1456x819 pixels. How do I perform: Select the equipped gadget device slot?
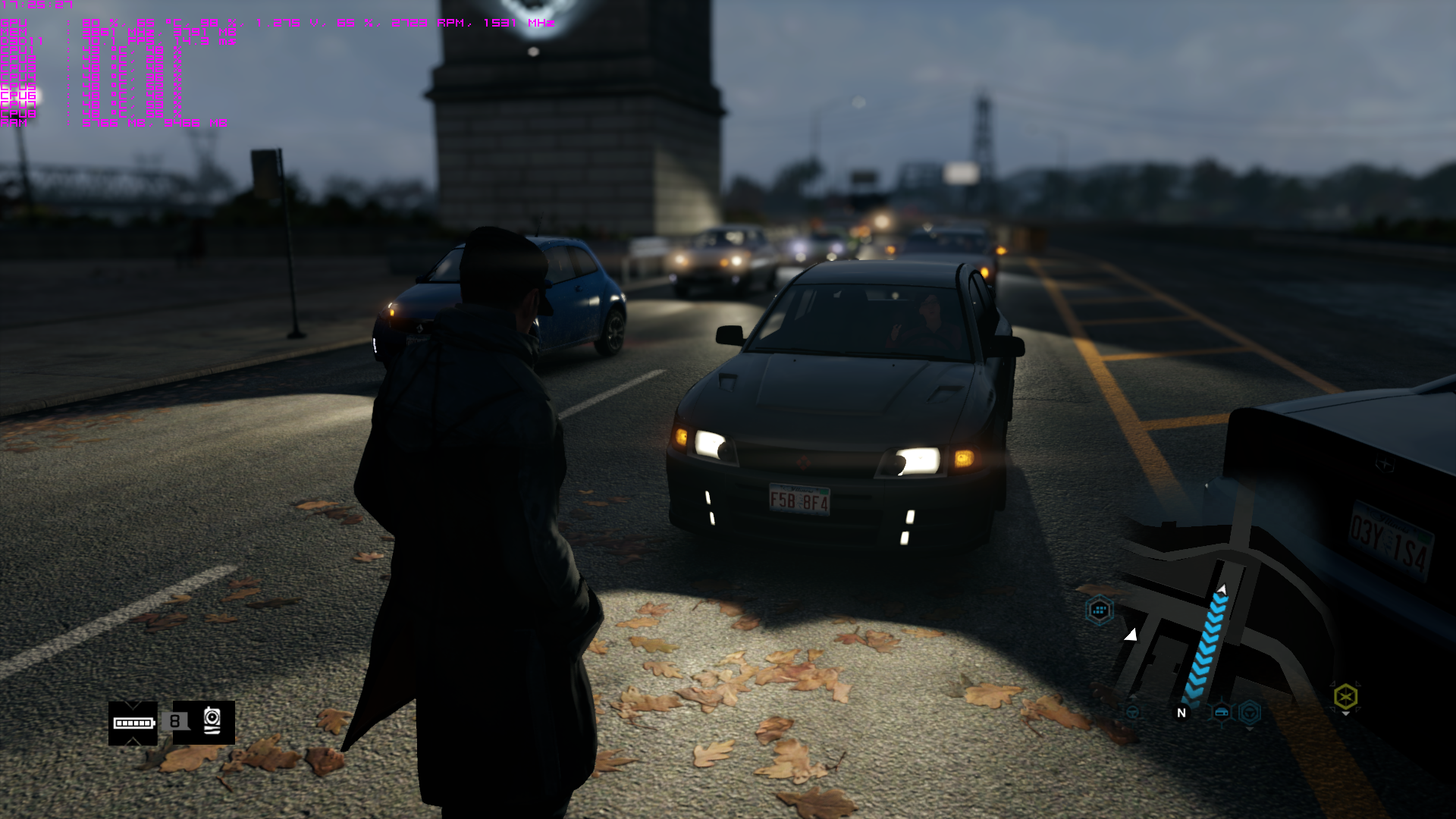point(212,721)
